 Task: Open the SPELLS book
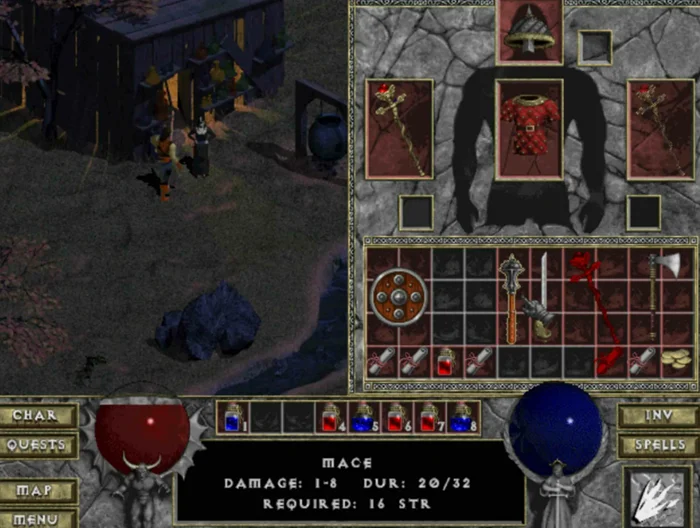tap(656, 445)
